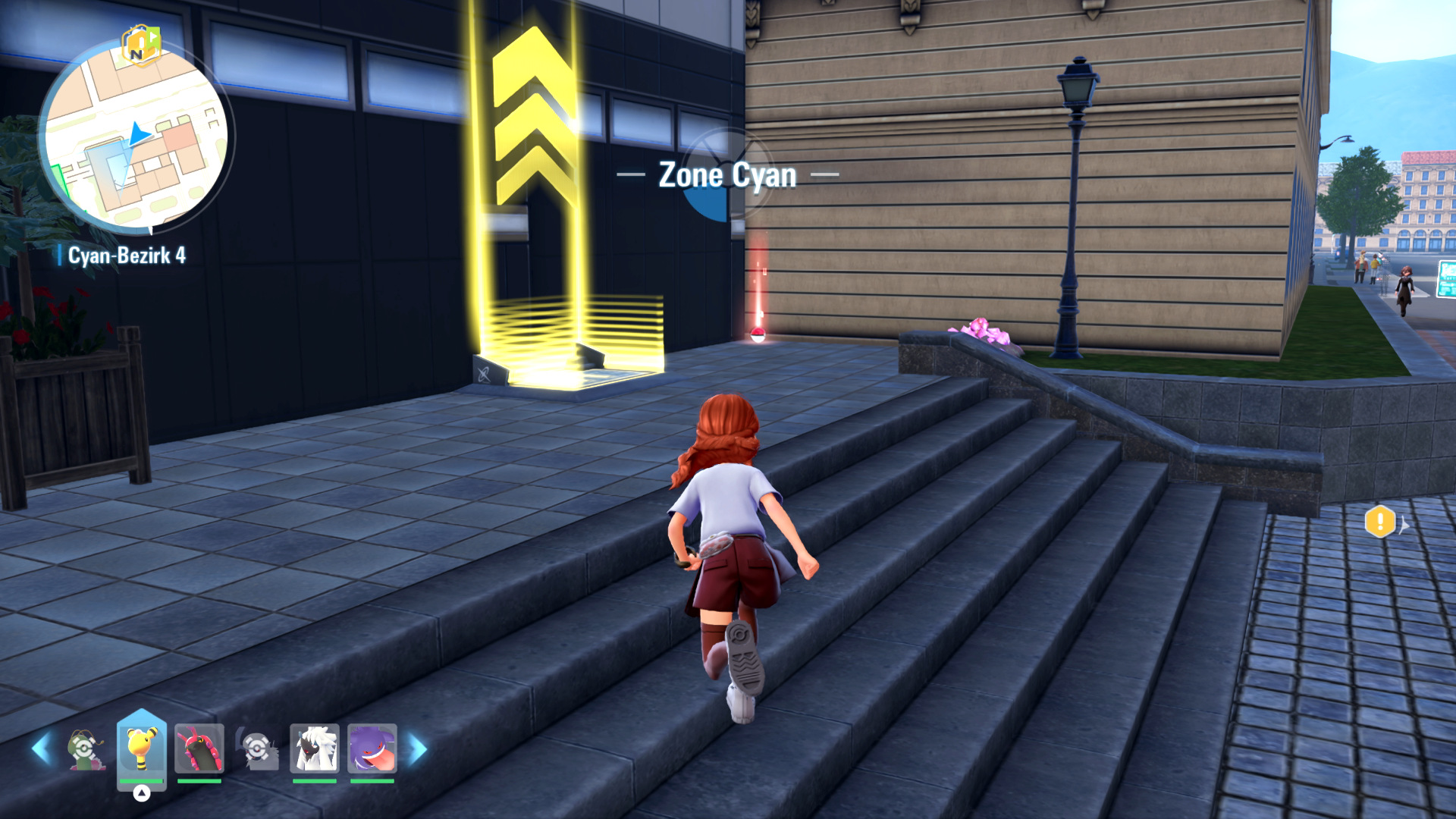Select Ampharos in the party bar
Viewport: 1456px width, 819px height.
tap(142, 748)
